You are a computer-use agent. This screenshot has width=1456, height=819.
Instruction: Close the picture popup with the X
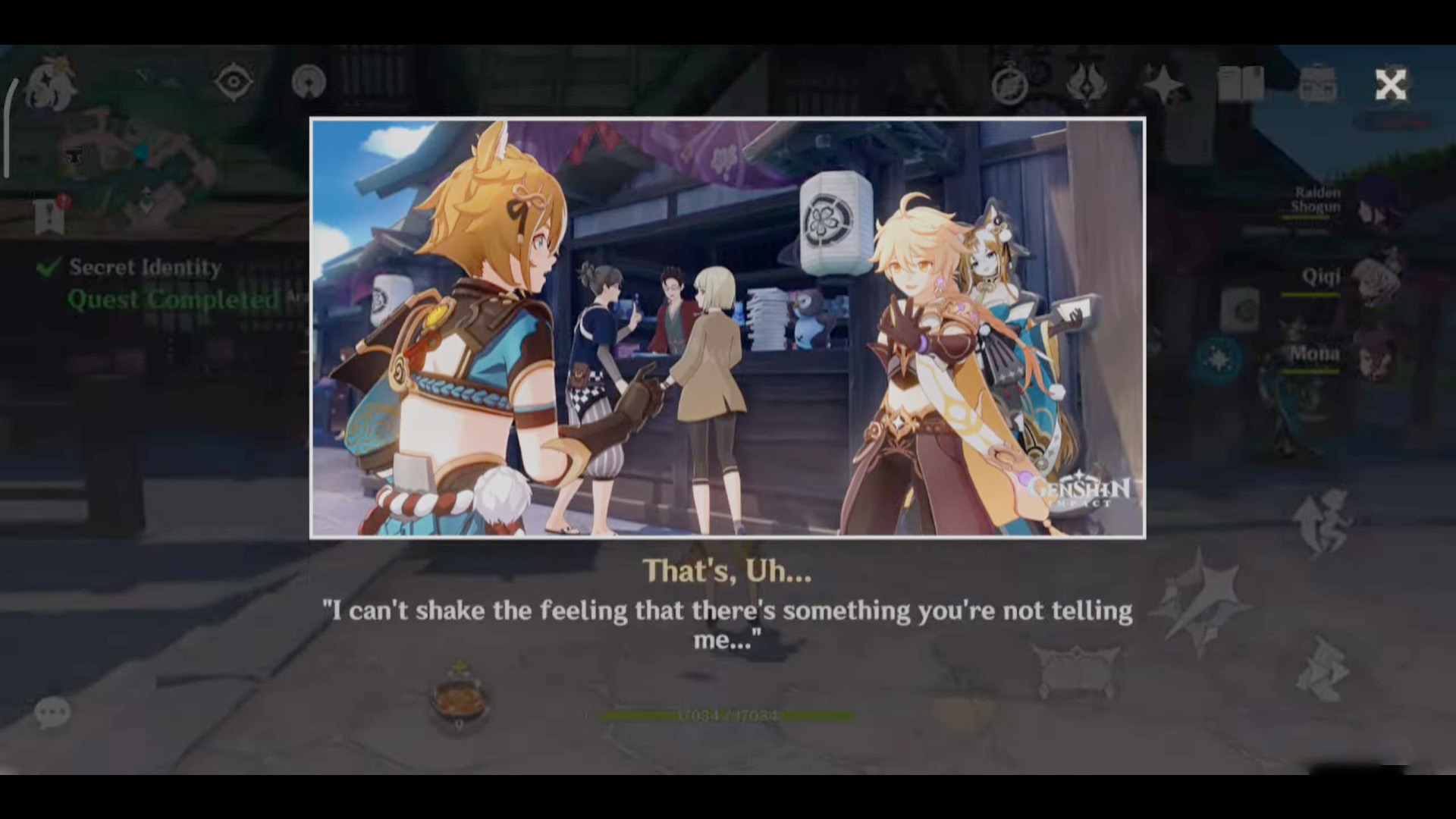[1390, 85]
